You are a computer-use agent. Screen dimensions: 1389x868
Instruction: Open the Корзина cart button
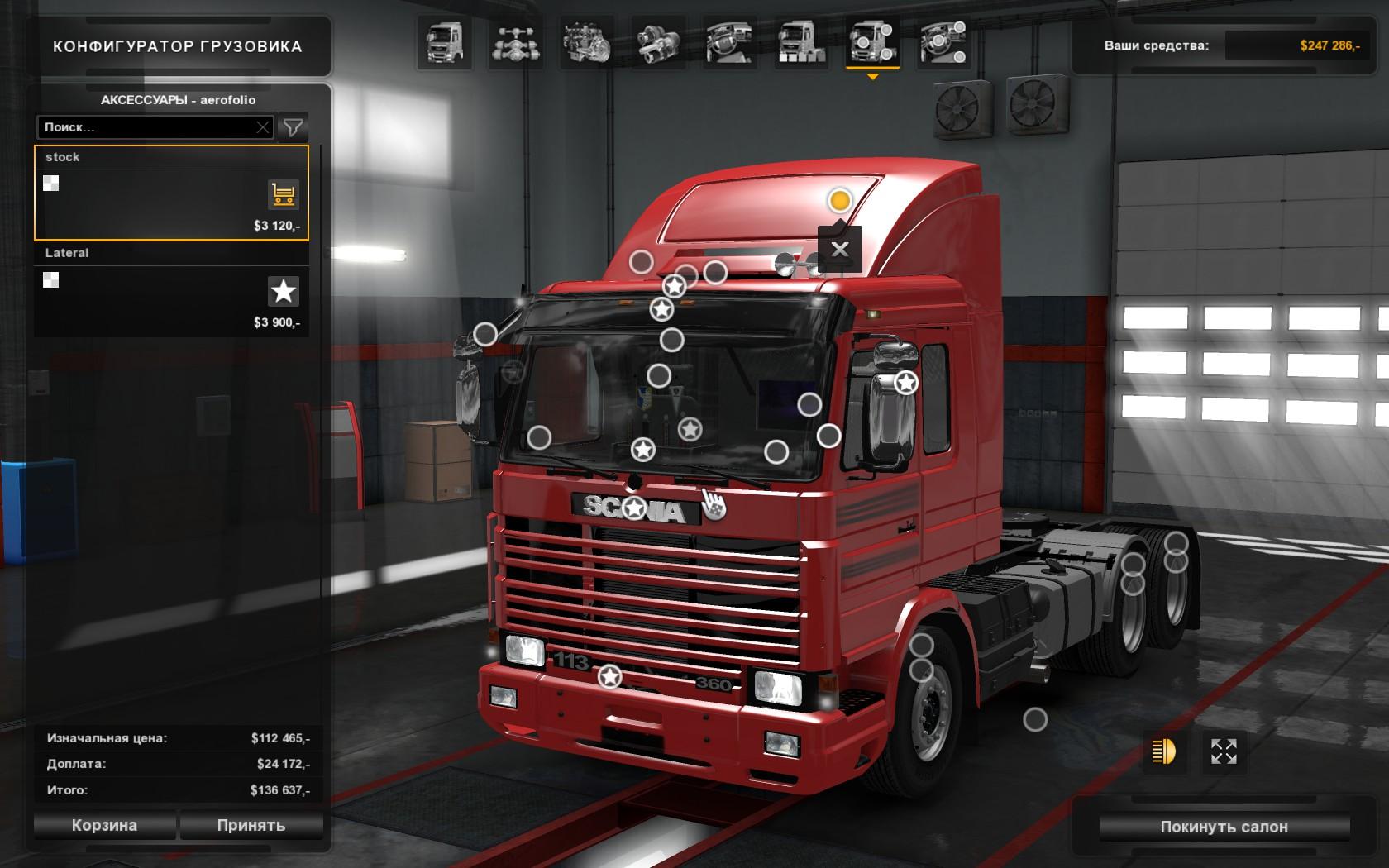coord(104,825)
